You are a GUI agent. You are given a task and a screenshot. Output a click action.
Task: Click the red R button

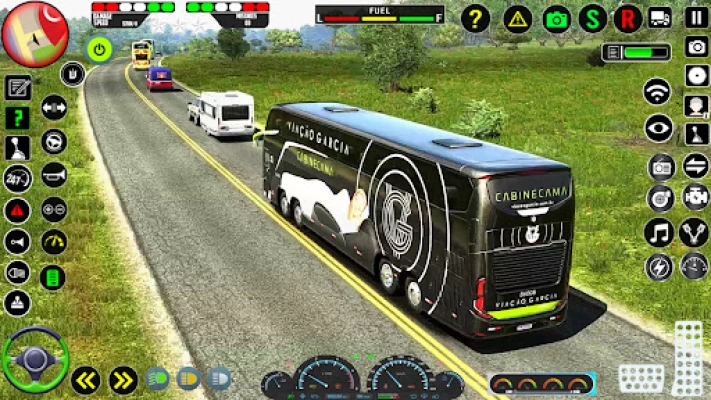[627, 18]
